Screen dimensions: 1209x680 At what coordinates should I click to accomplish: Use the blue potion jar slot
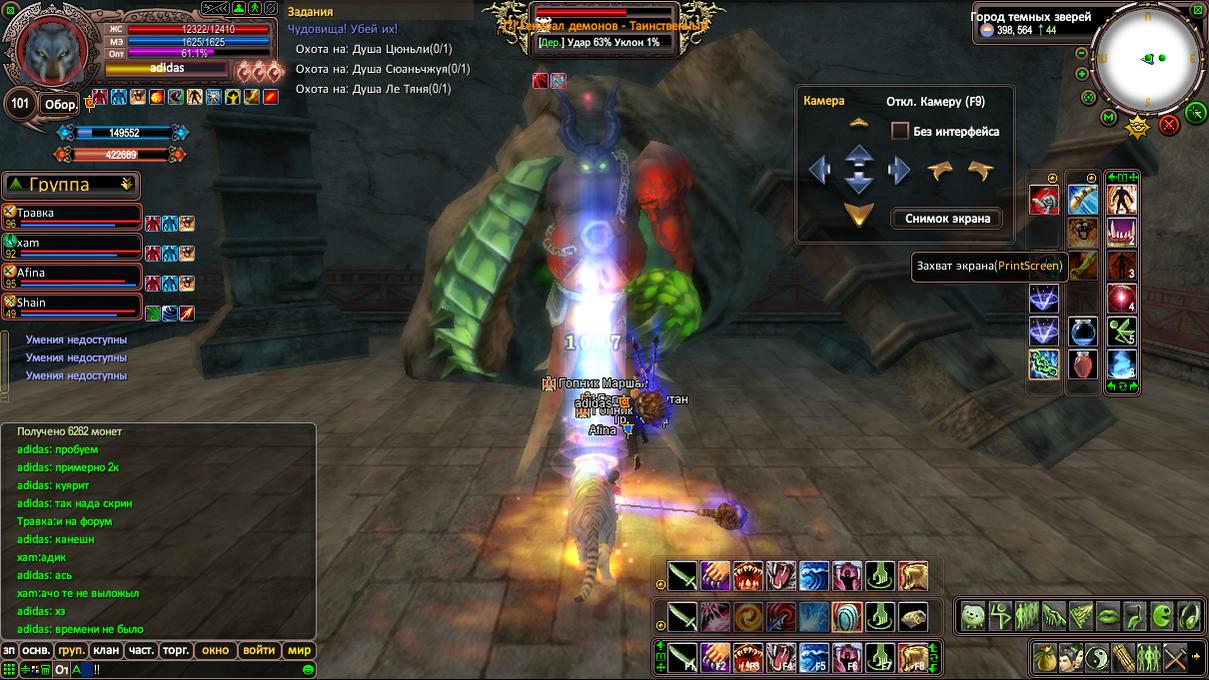click(x=1083, y=331)
